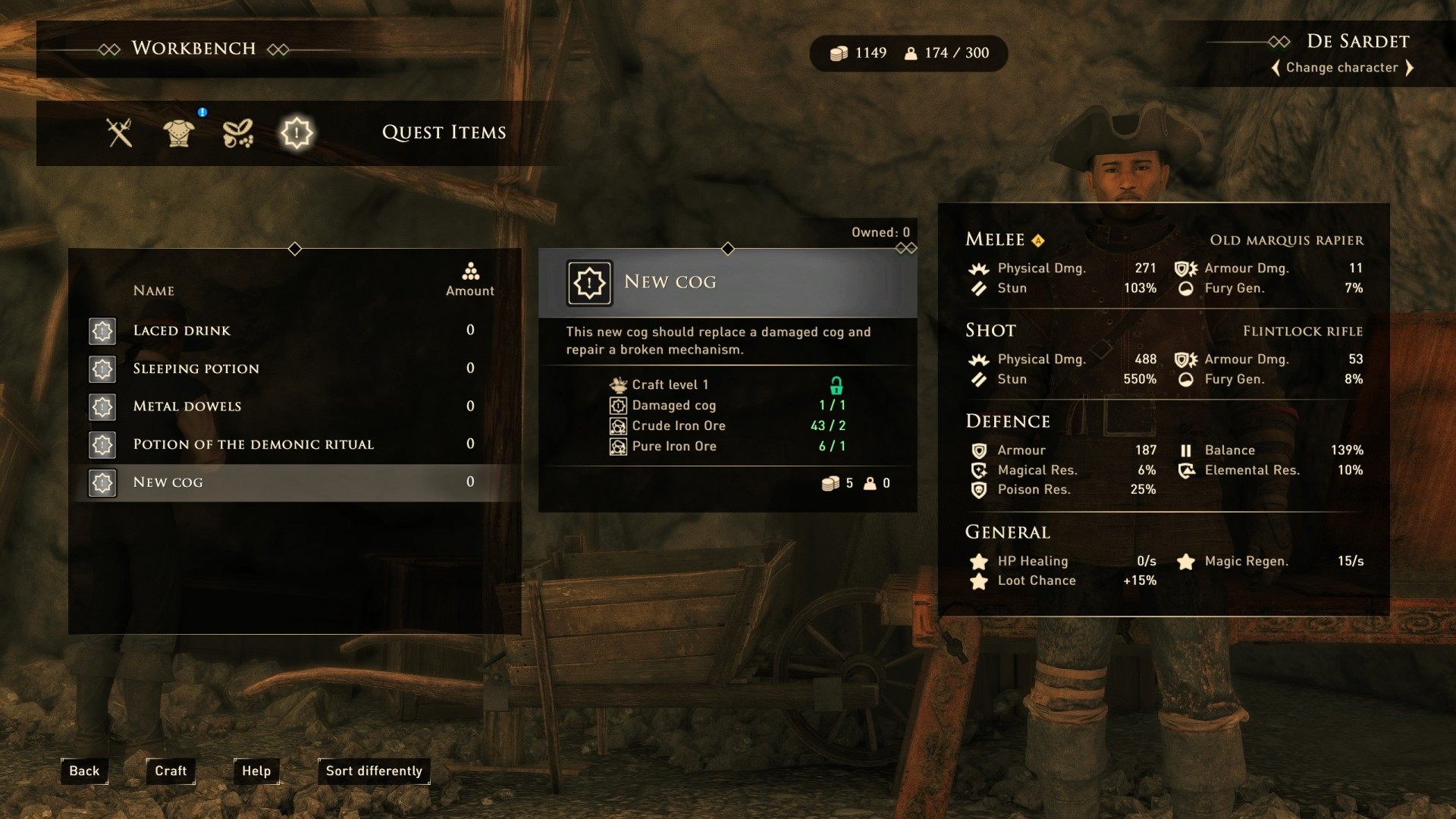This screenshot has height=819, width=1456.
Task: Choose the quest items tab icon
Action: [x=297, y=133]
